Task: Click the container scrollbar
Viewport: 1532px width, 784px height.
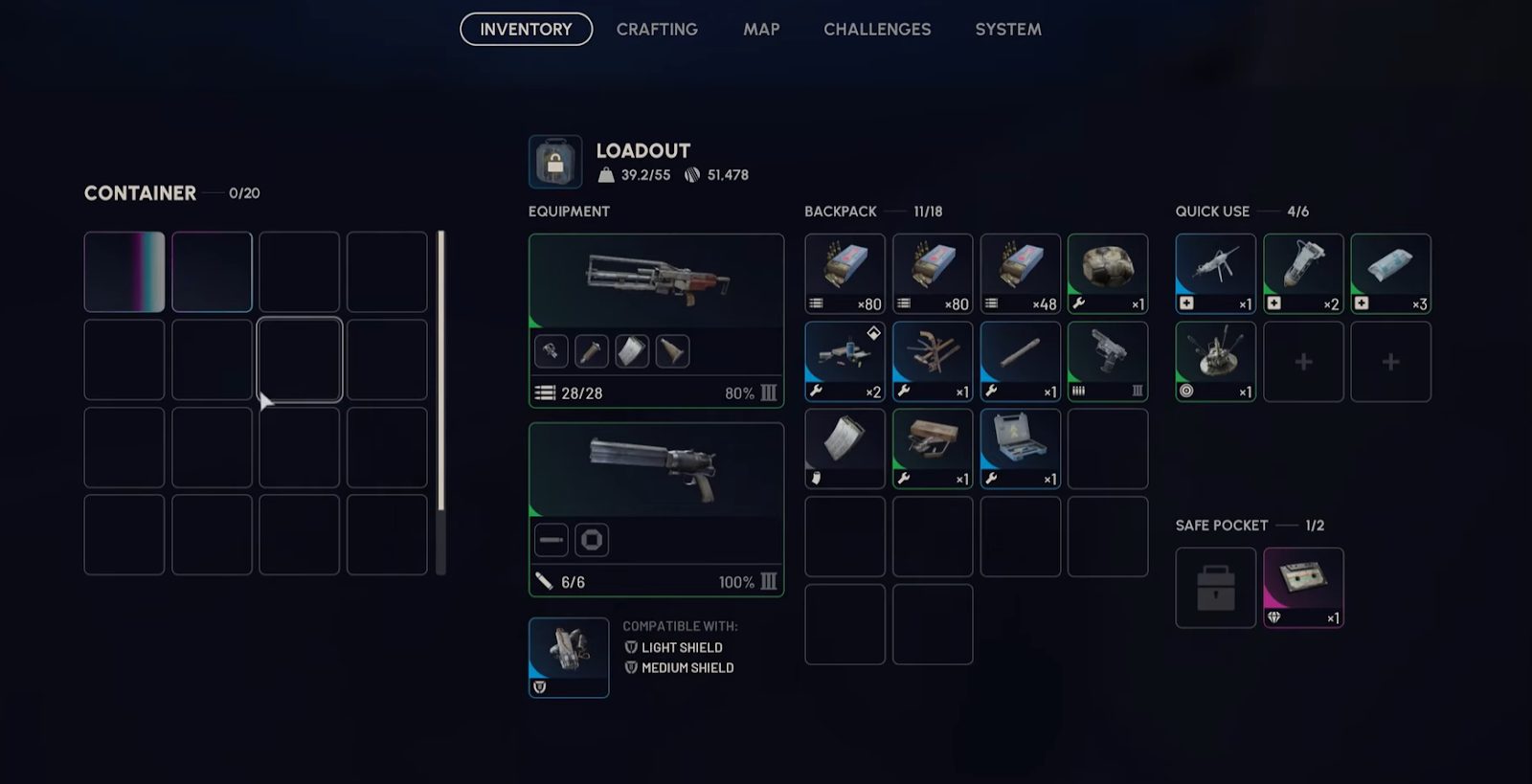Action: pyautogui.click(x=440, y=402)
